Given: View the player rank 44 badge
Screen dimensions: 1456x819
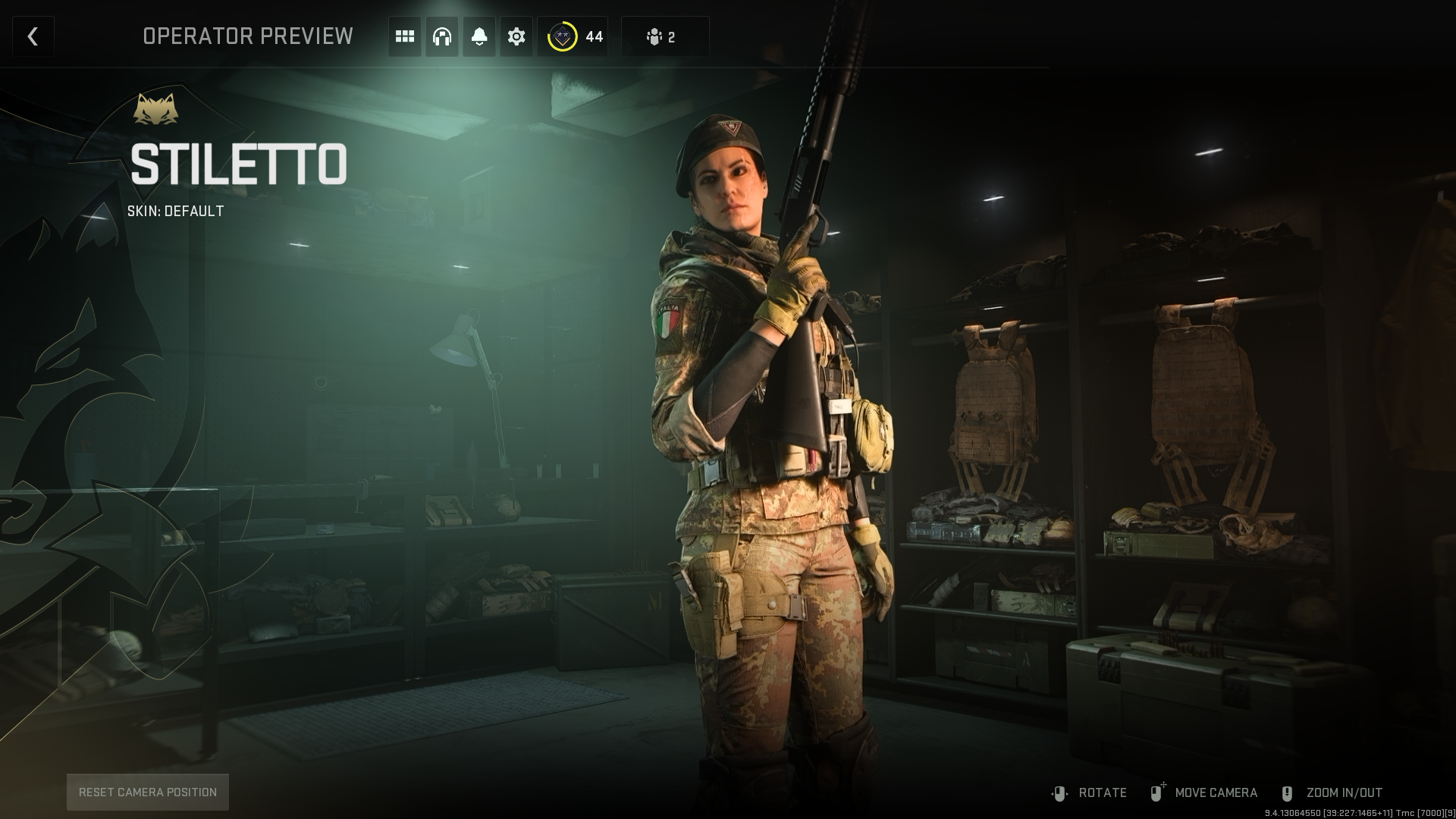Looking at the screenshot, I should (x=574, y=36).
